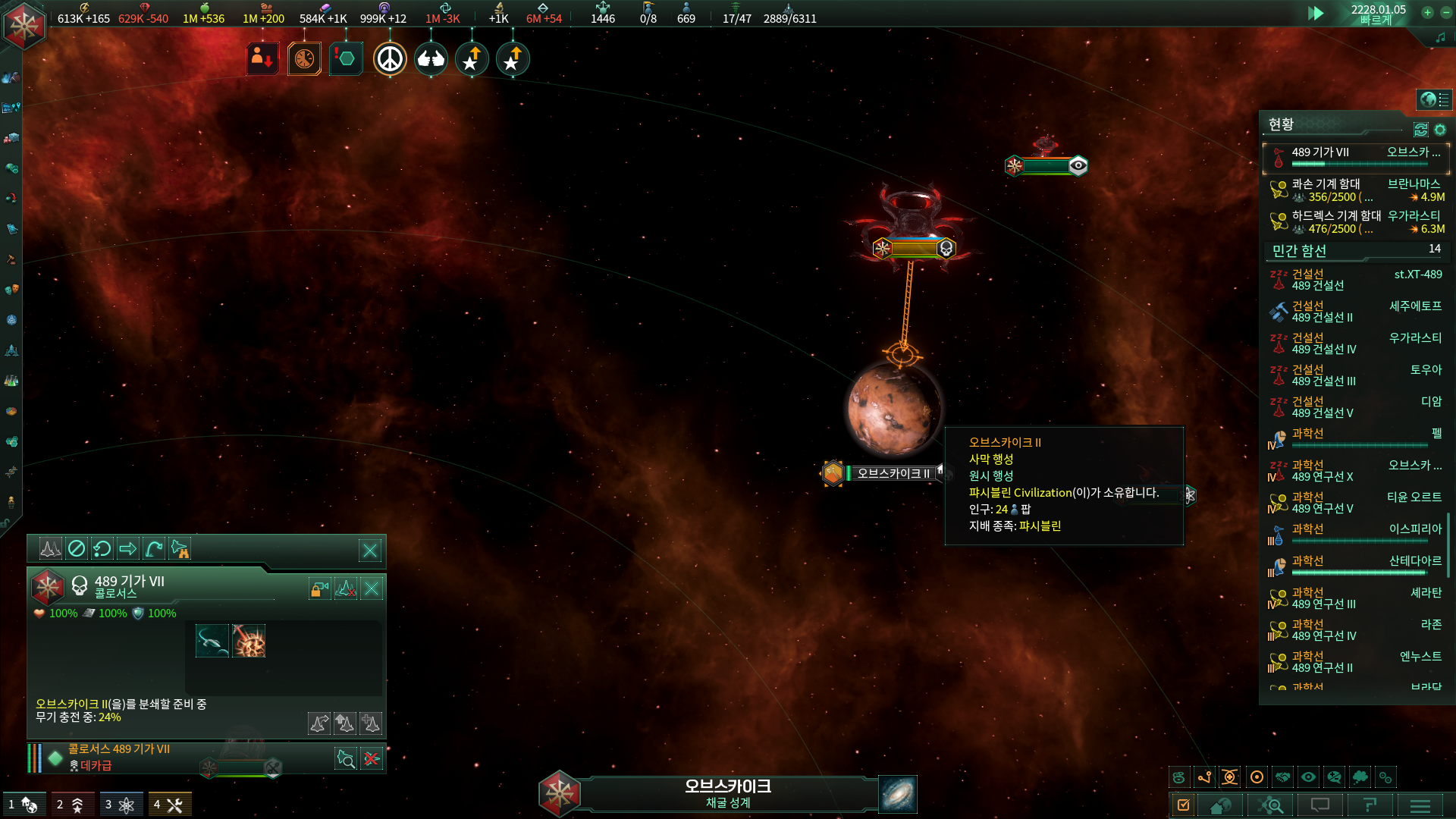Open the galaxy map view

point(898,794)
